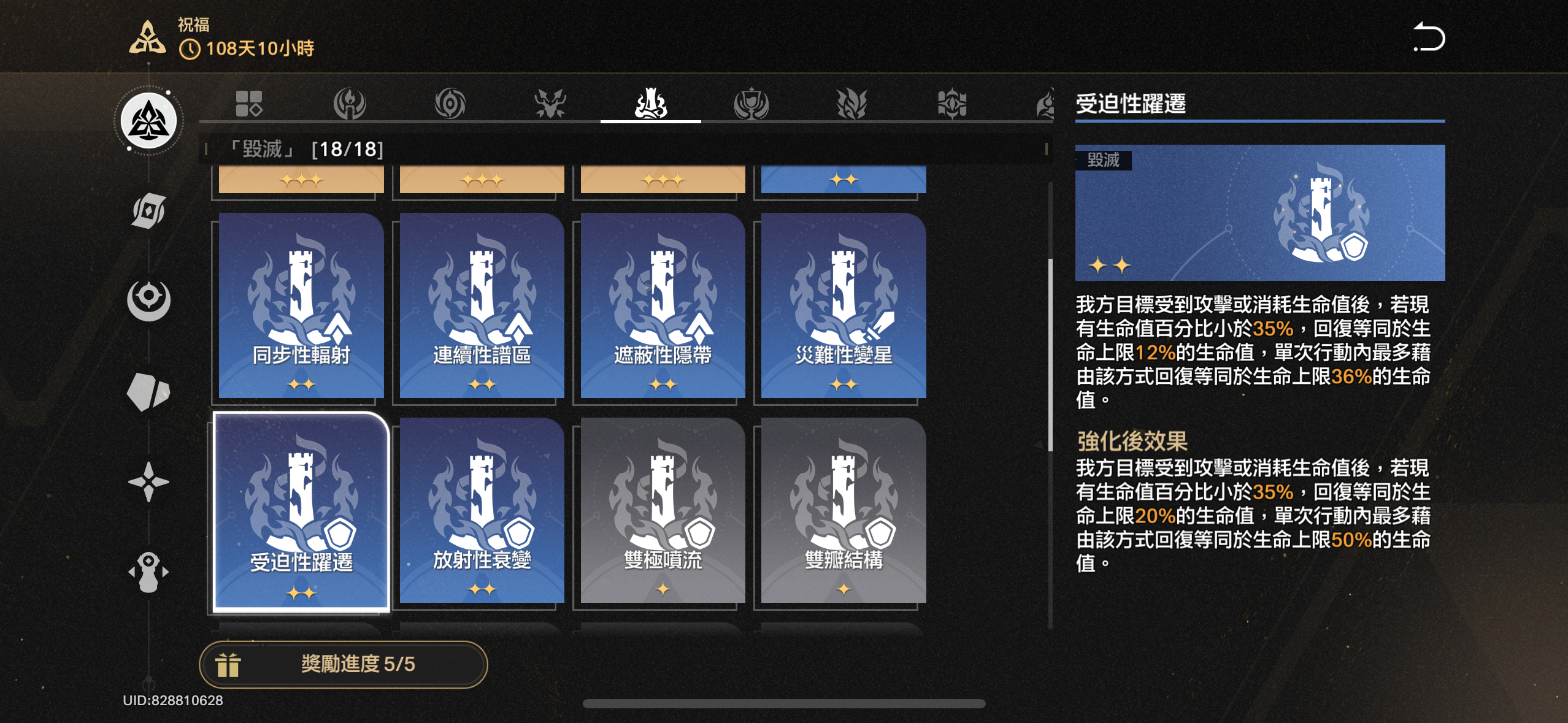Select the 連續性譜區 blessing card

click(482, 305)
